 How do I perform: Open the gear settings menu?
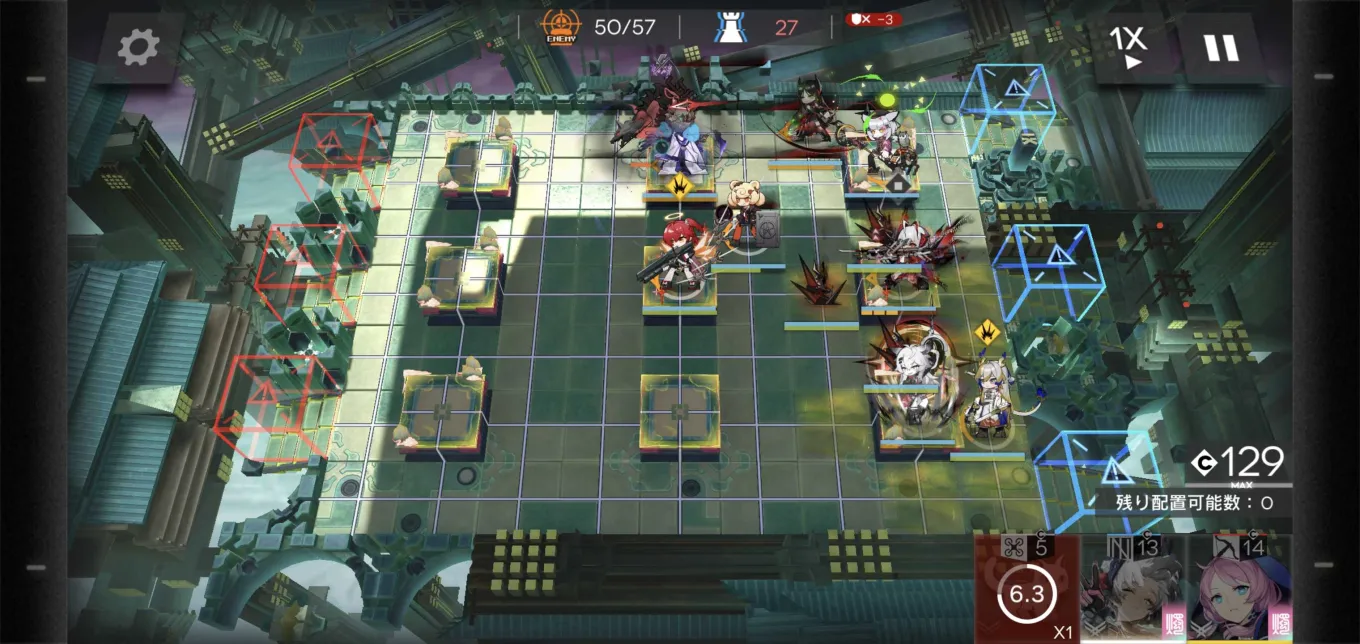[139, 47]
